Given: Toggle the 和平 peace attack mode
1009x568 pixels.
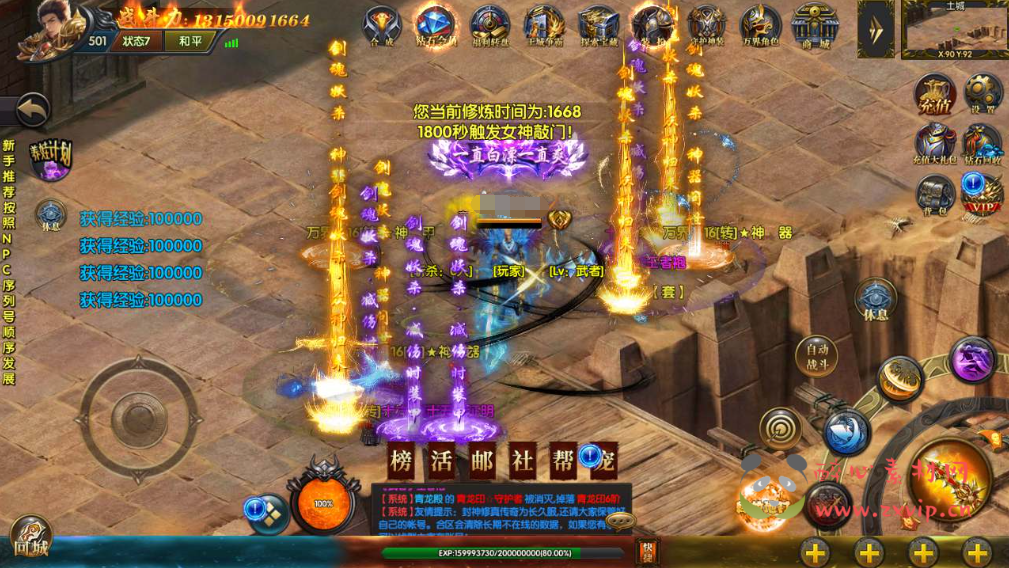Looking at the screenshot, I should point(190,41).
